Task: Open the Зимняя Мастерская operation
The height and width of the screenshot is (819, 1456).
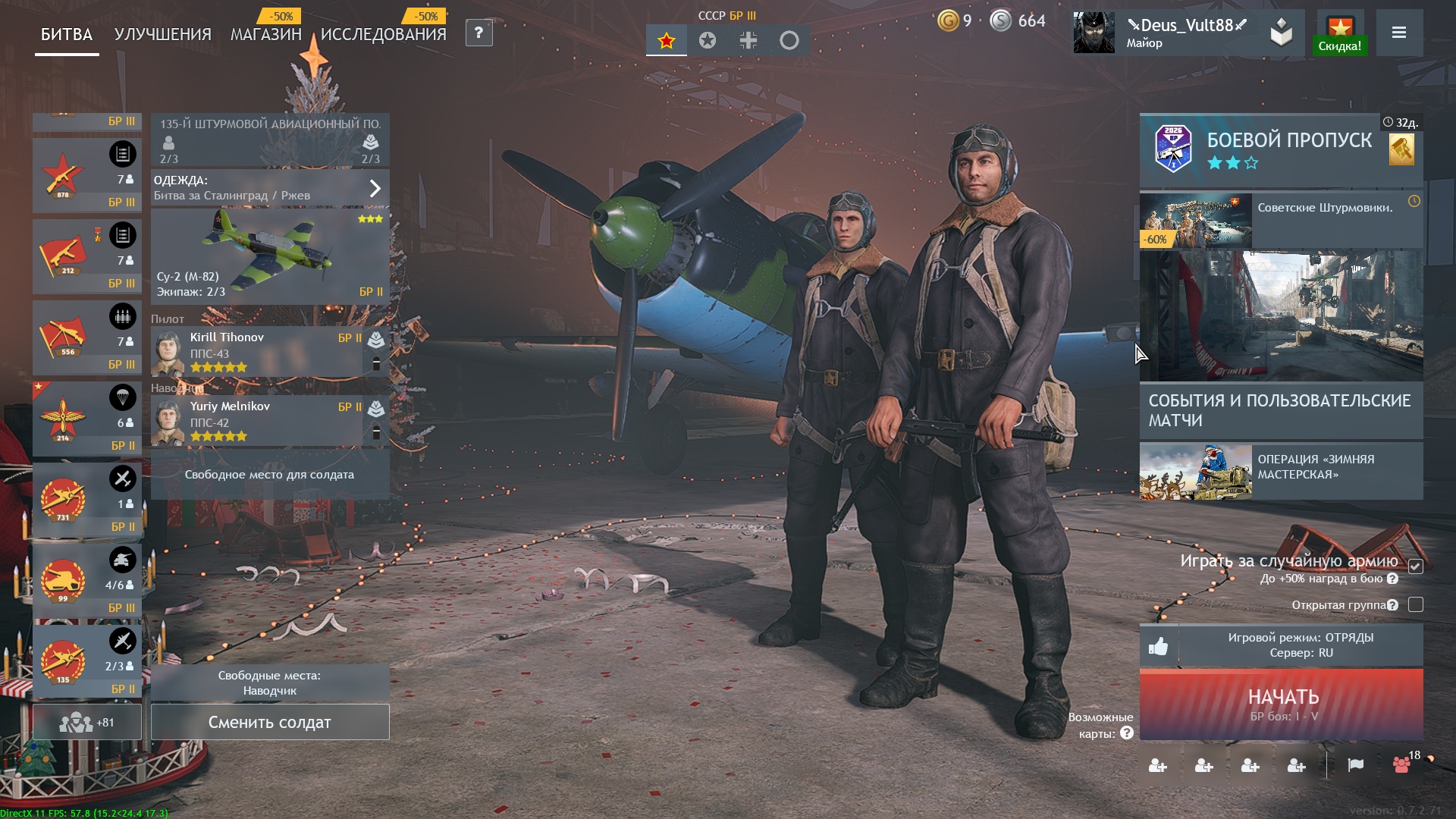Action: pyautogui.click(x=1280, y=471)
